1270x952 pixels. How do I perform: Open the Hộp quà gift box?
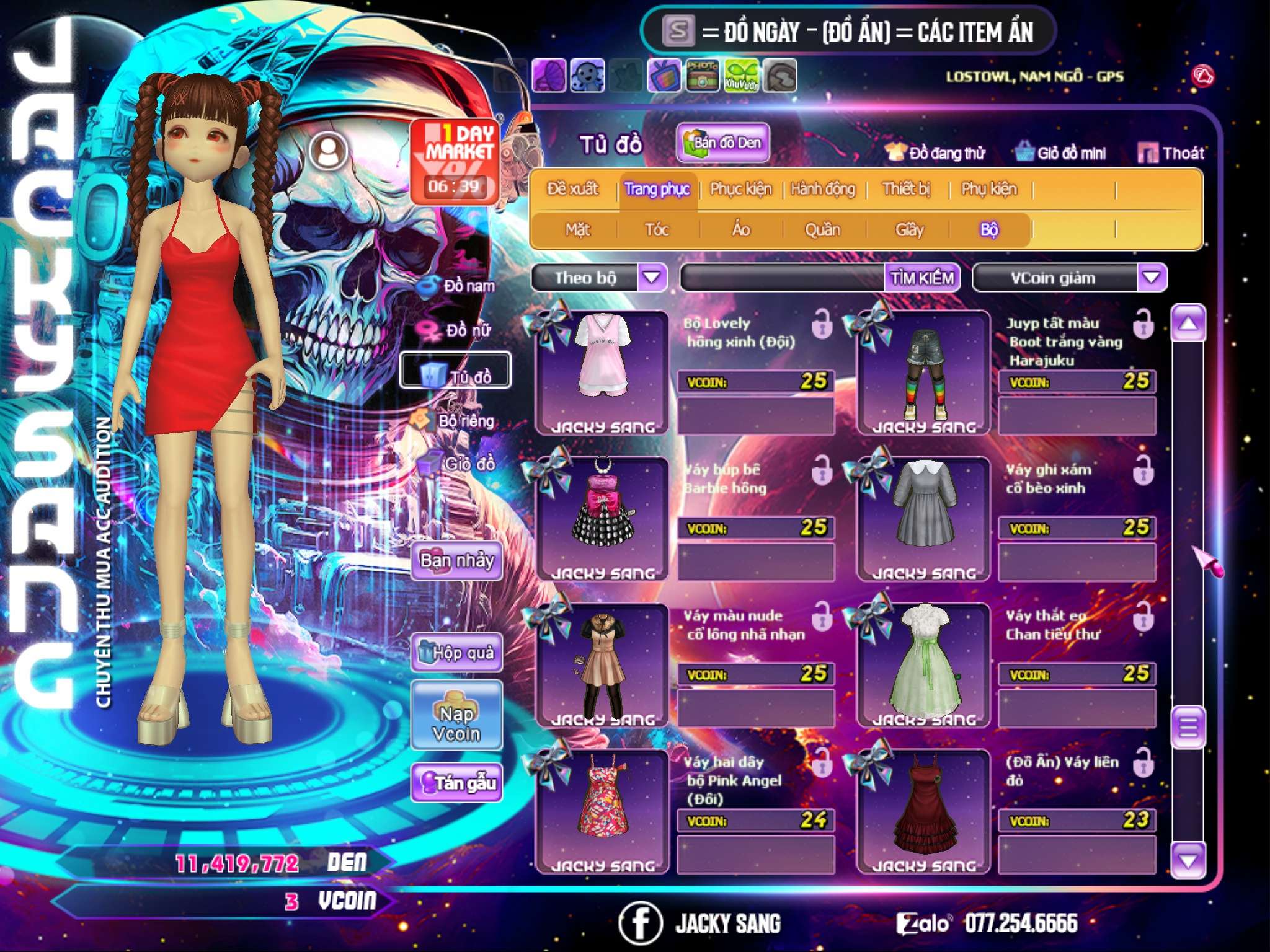click(457, 653)
